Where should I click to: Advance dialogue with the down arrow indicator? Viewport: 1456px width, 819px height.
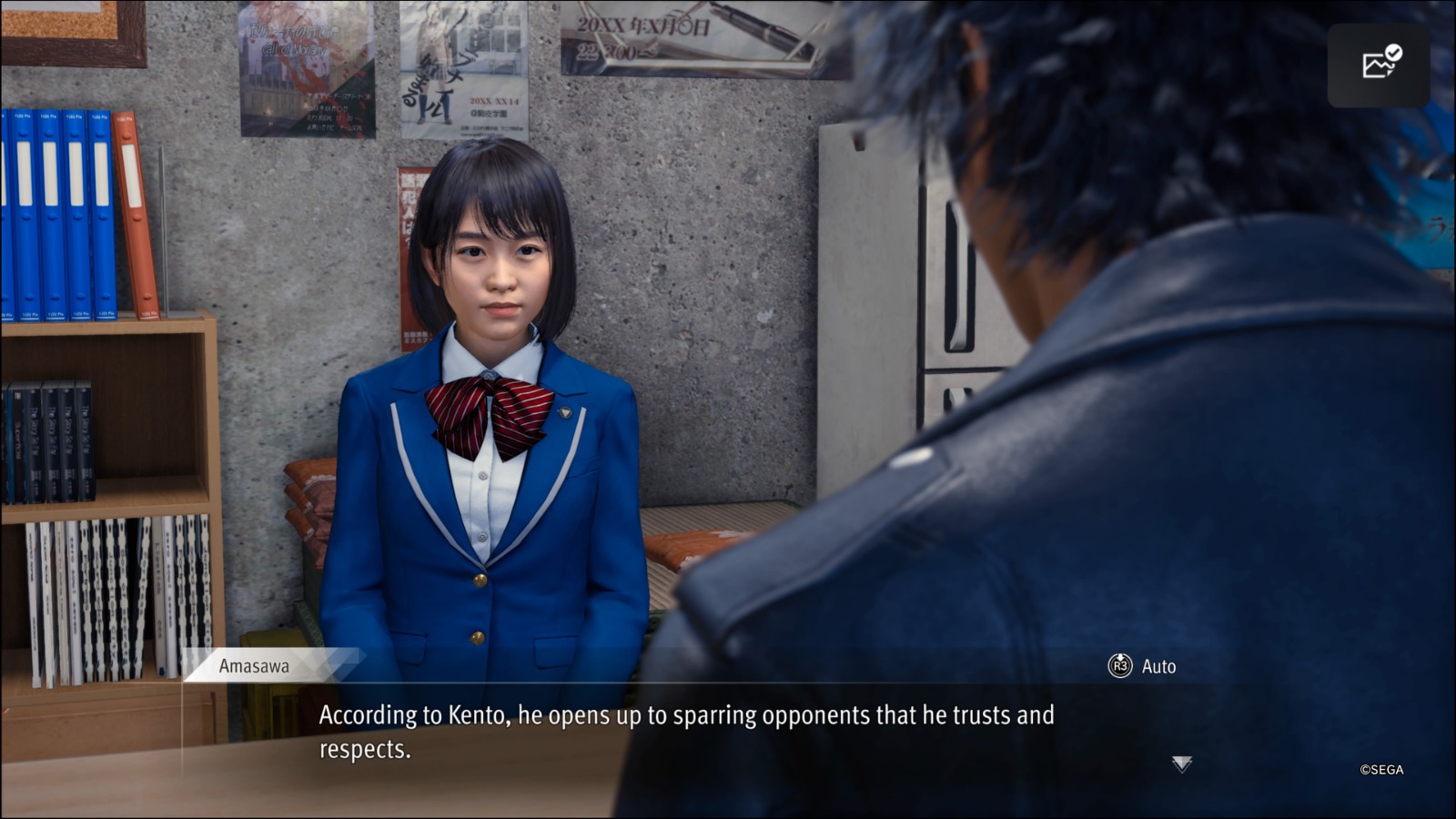pos(1181,763)
